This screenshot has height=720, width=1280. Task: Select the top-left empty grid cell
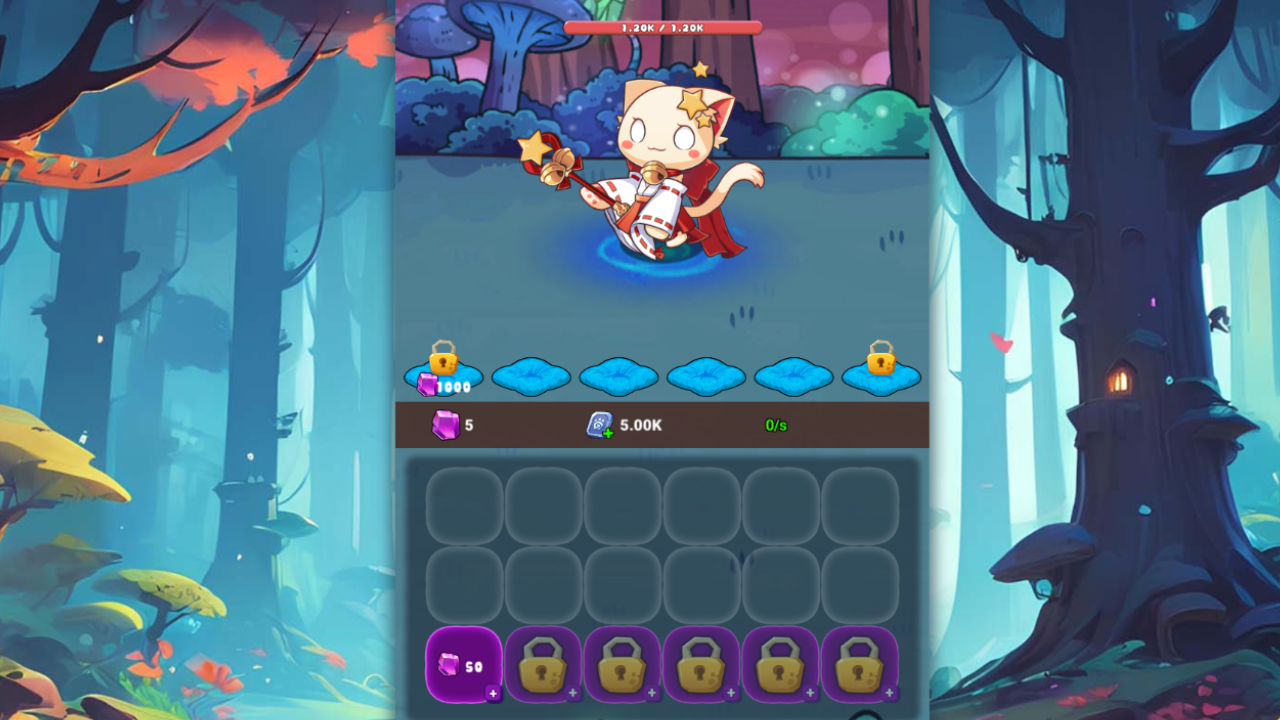463,505
